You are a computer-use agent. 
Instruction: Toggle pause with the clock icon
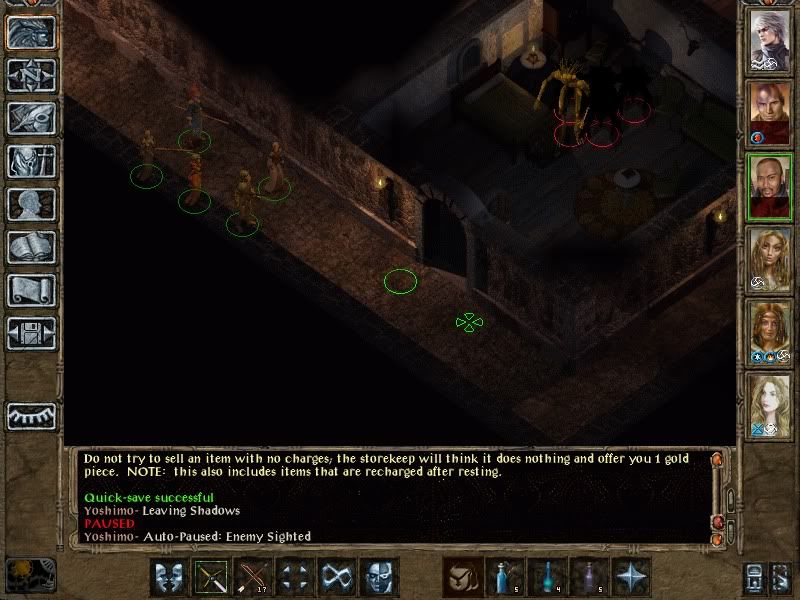pos(30,576)
